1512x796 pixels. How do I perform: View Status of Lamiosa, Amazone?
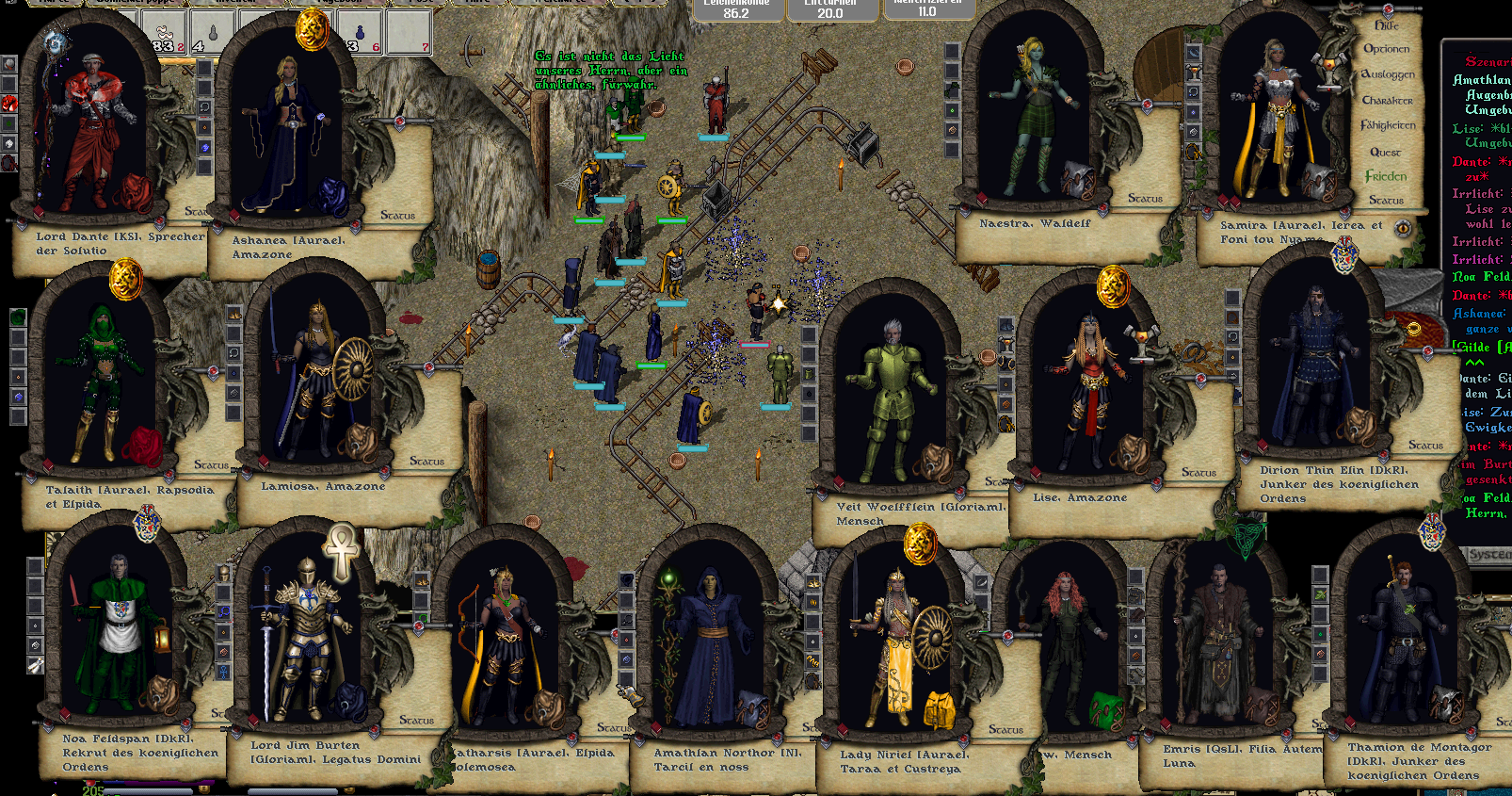click(426, 462)
